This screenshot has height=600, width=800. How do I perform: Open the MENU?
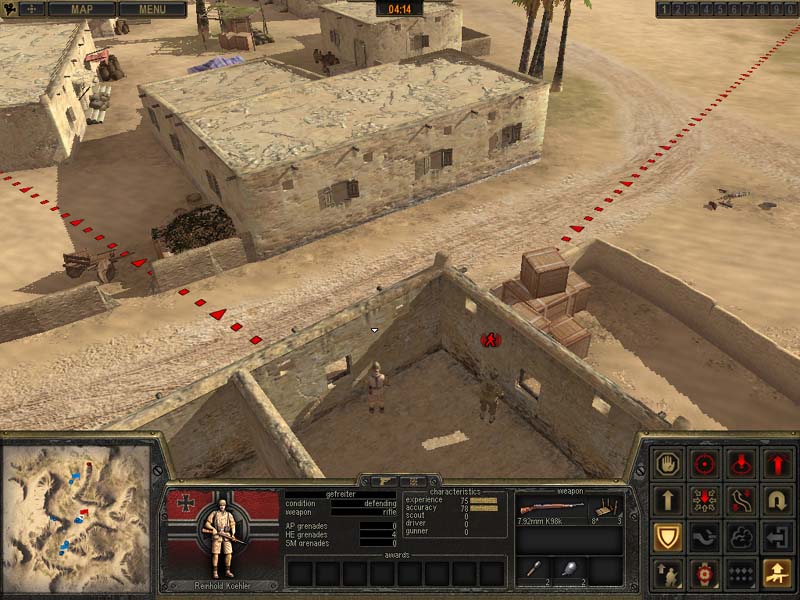click(x=152, y=10)
